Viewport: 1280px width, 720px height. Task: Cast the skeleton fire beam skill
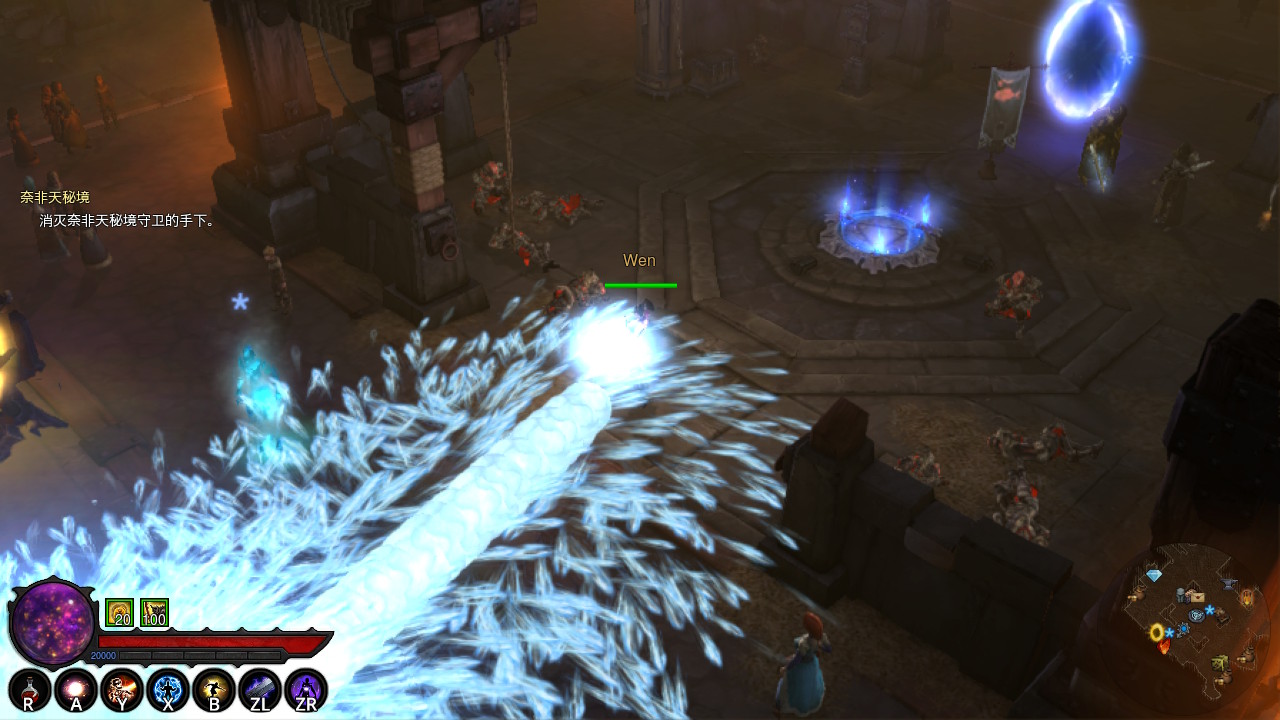pyautogui.click(x=120, y=689)
